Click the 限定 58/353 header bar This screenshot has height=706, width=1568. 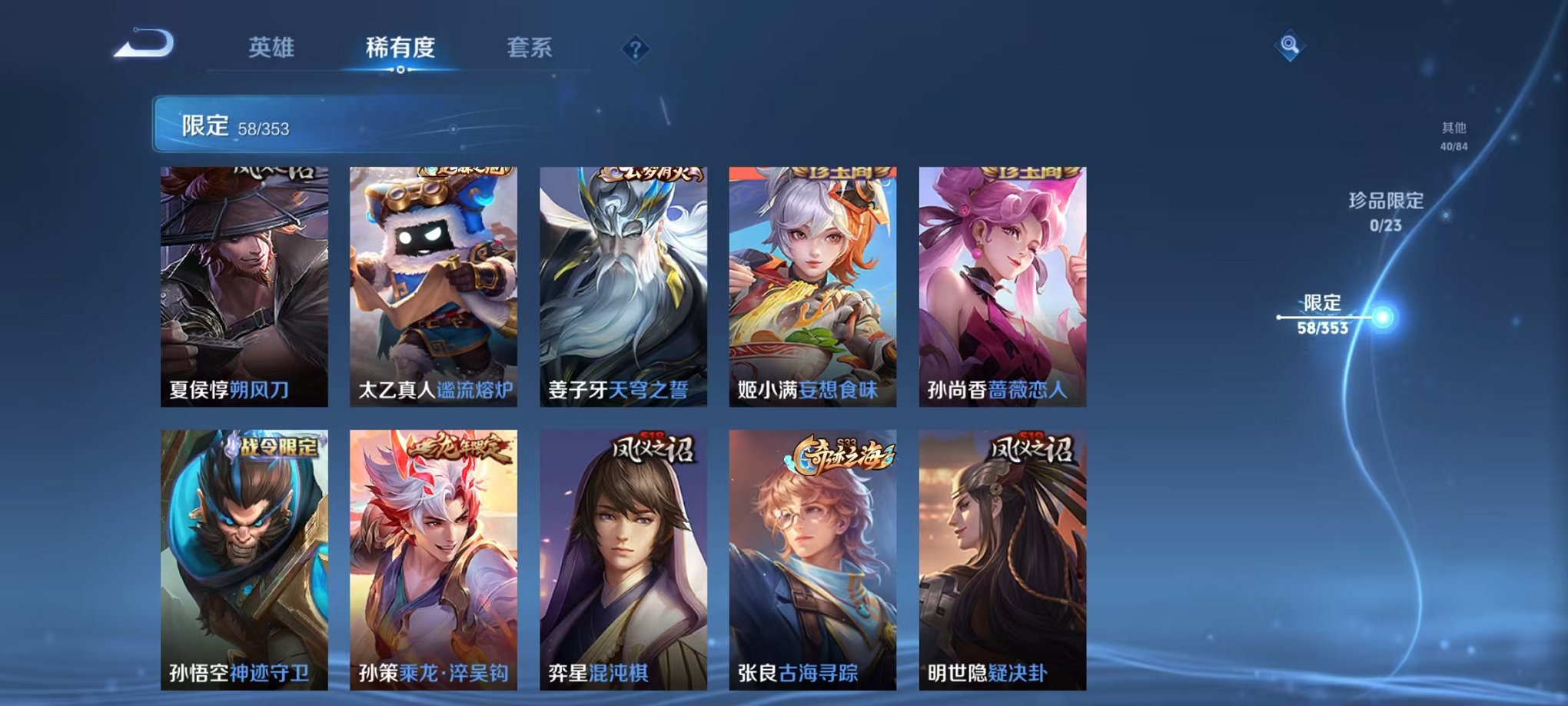click(307, 124)
